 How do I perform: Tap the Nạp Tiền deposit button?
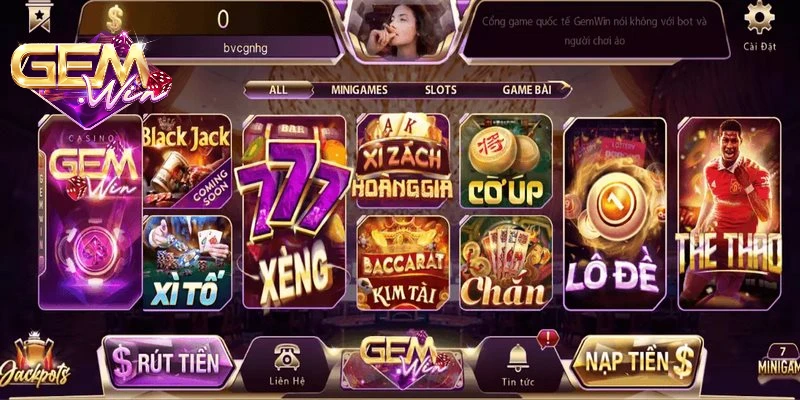pyautogui.click(x=636, y=361)
